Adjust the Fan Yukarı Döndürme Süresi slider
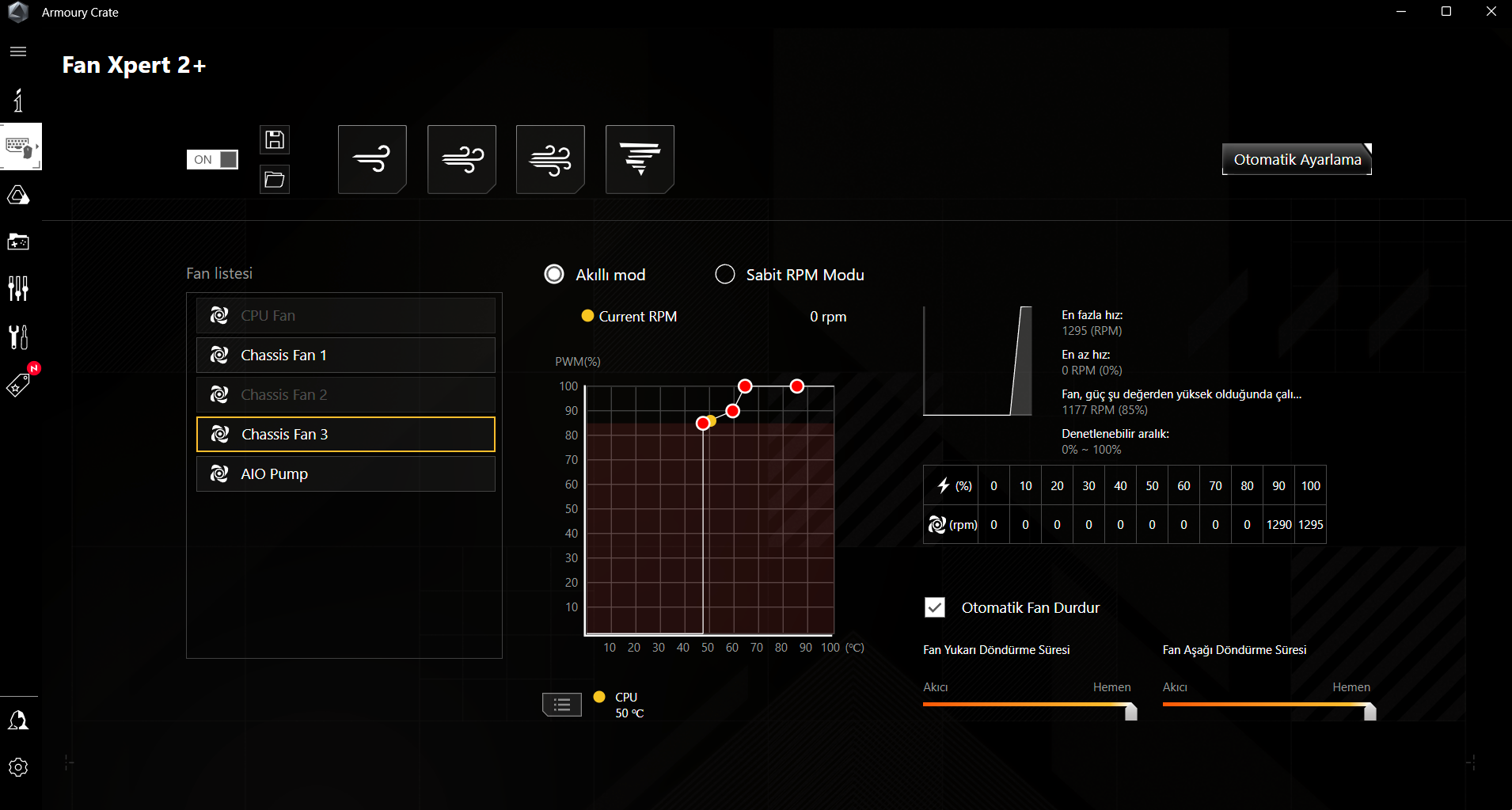 [x=1130, y=711]
